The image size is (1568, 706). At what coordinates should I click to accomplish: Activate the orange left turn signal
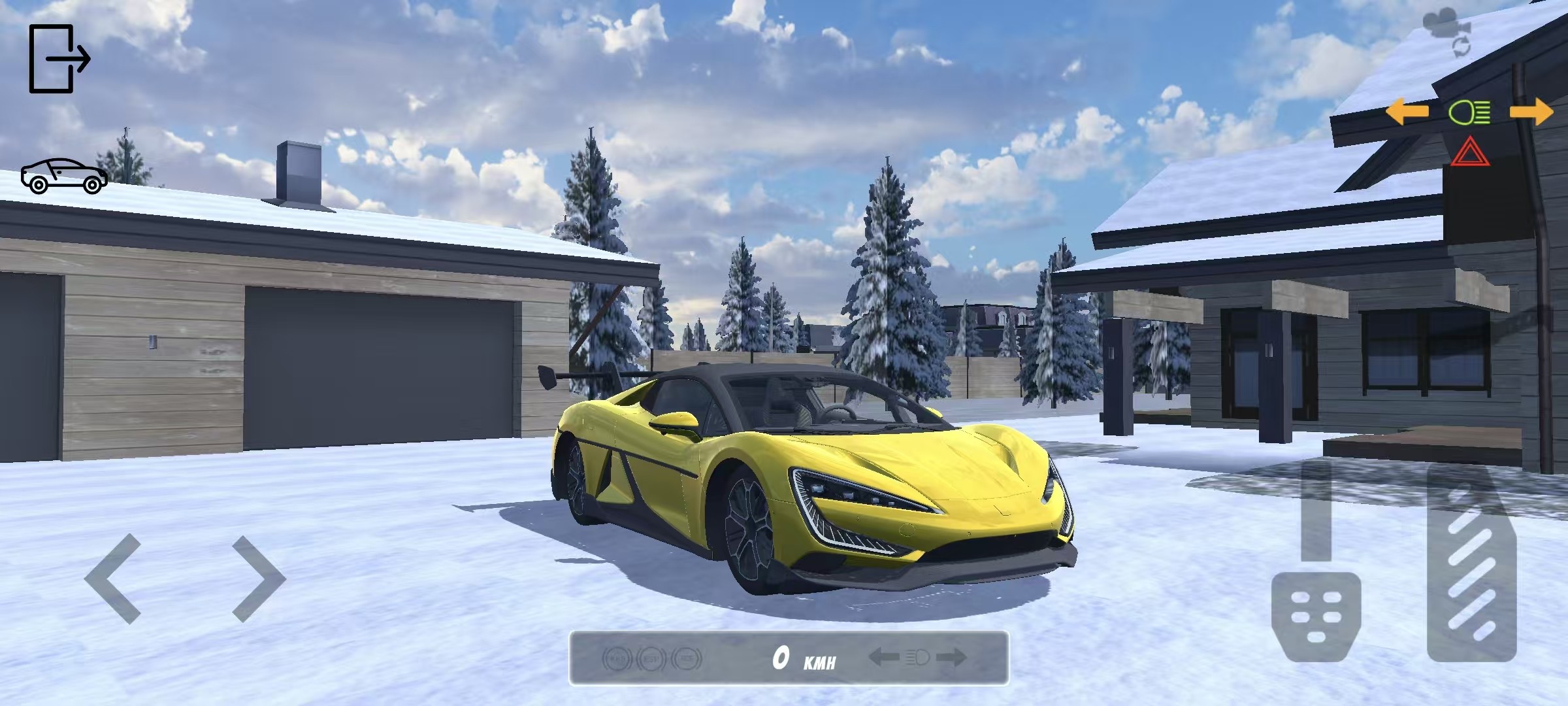[x=1406, y=112]
